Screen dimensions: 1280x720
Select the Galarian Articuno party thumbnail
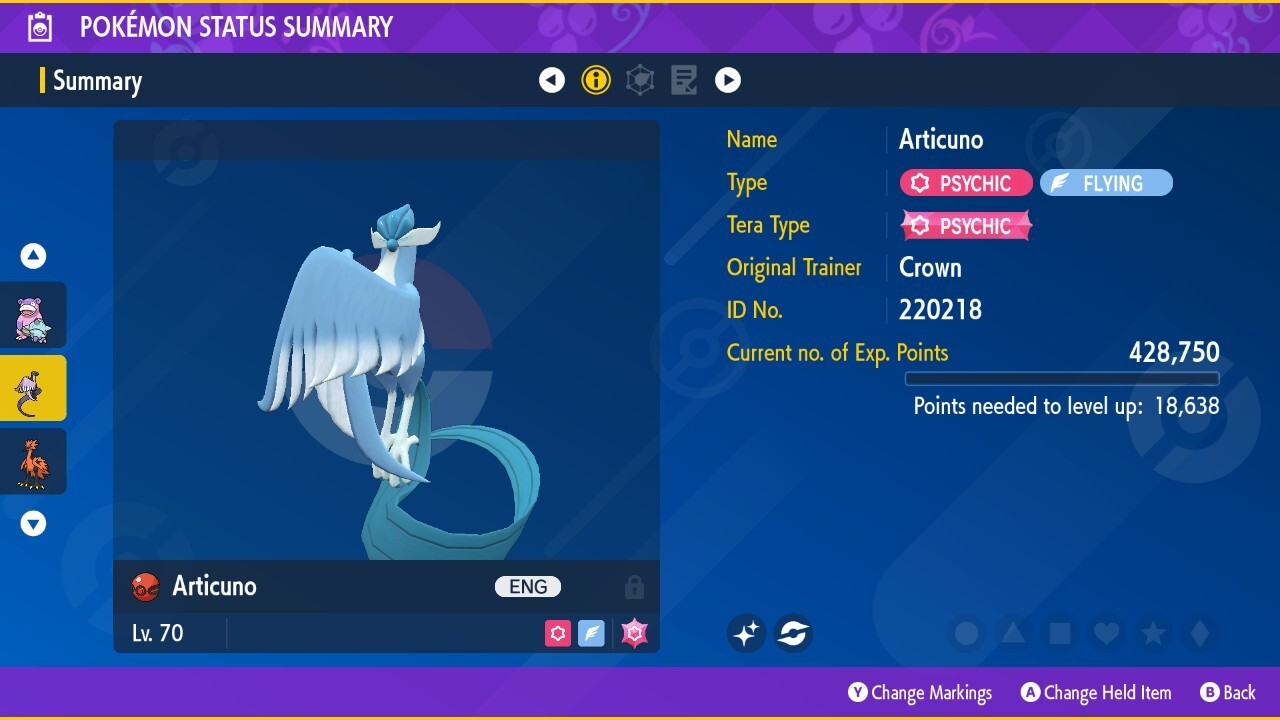pyautogui.click(x=33, y=388)
